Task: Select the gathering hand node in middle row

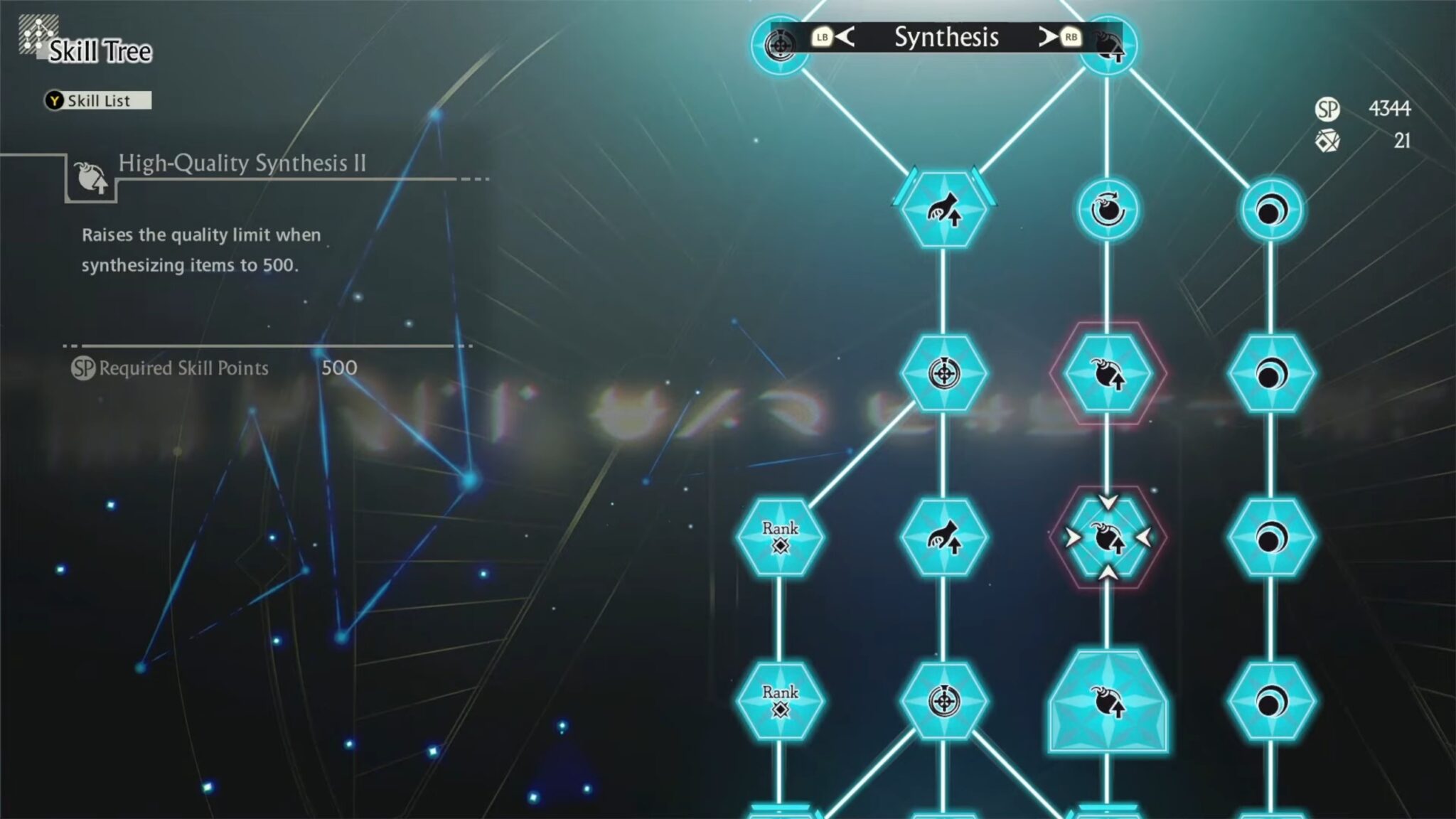Action: coord(946,539)
